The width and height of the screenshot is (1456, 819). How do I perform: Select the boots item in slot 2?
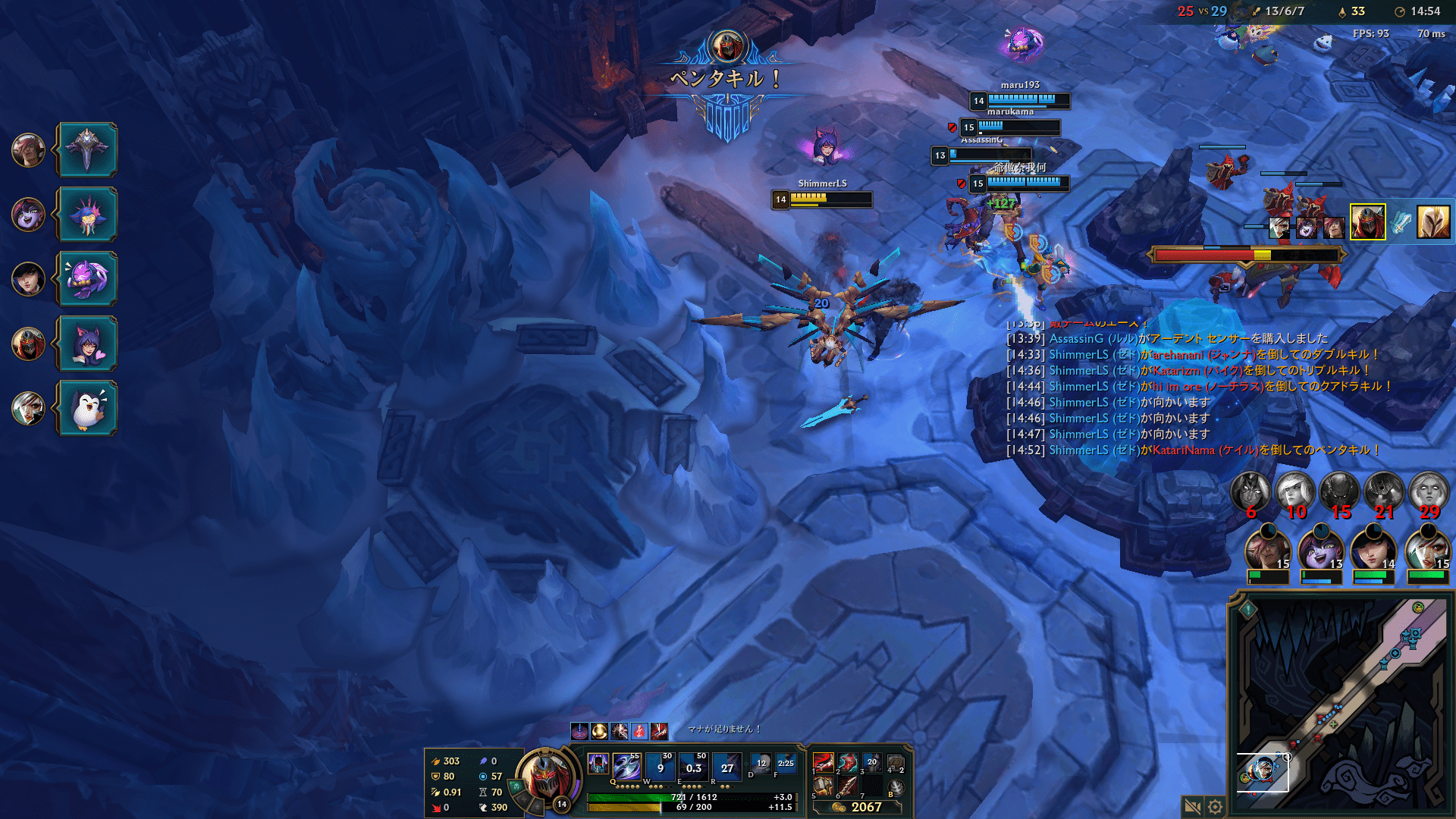[x=848, y=762]
